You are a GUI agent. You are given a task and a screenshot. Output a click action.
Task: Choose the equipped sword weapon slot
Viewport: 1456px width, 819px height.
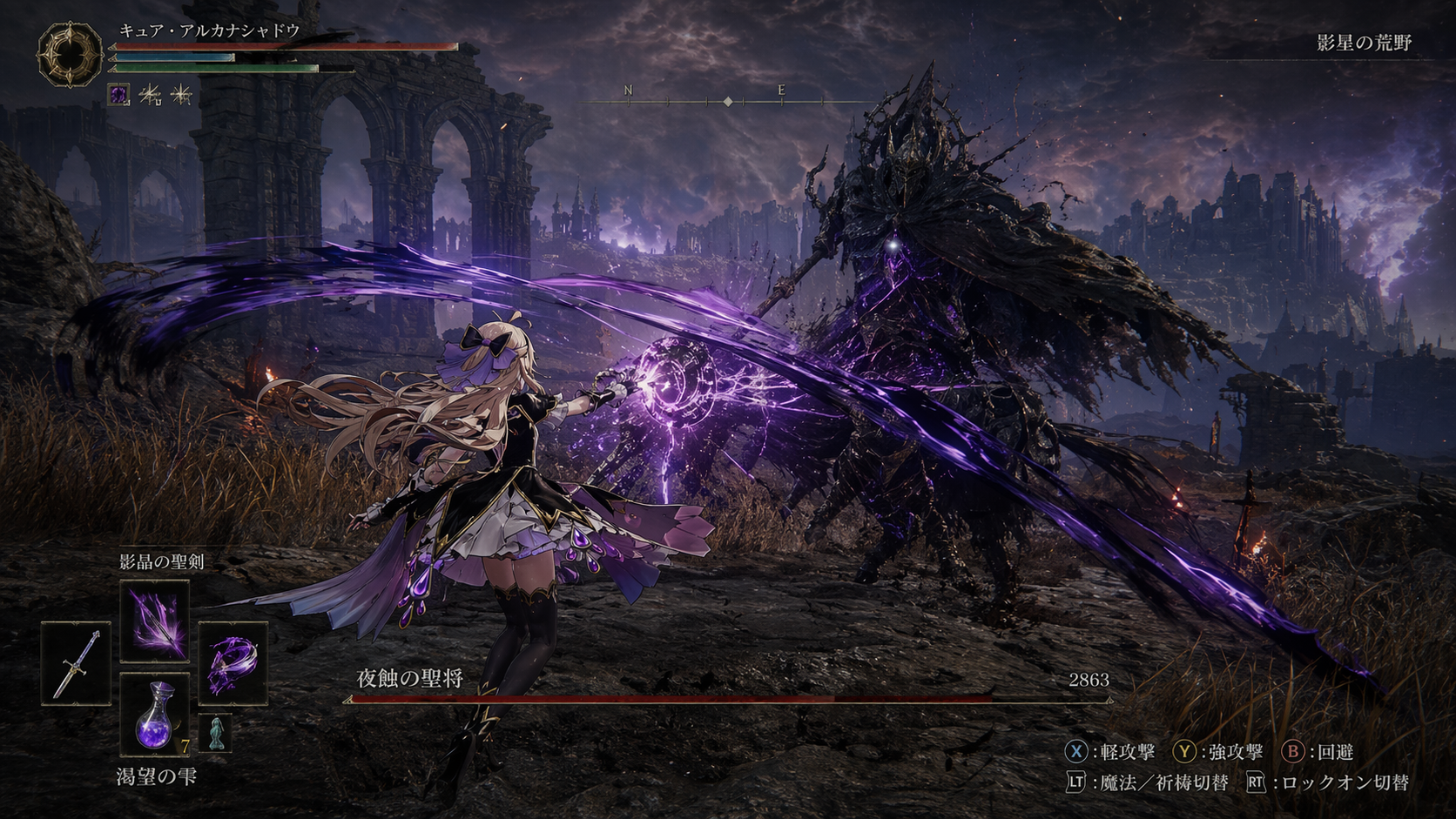[x=76, y=663]
